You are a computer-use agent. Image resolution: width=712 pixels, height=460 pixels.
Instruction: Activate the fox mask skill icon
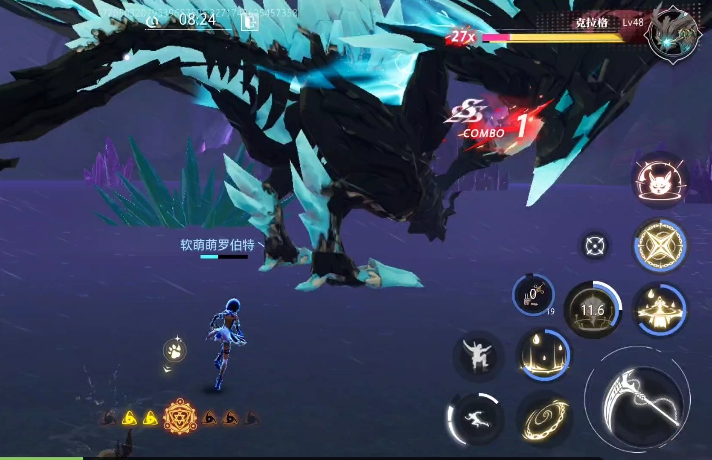pyautogui.click(x=658, y=181)
